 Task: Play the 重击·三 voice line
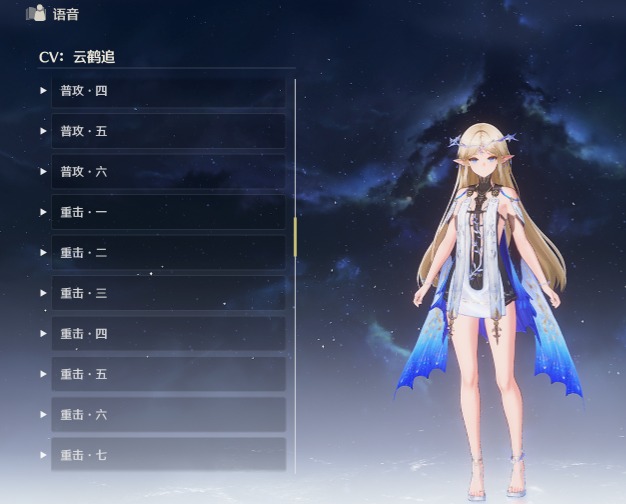click(44, 293)
